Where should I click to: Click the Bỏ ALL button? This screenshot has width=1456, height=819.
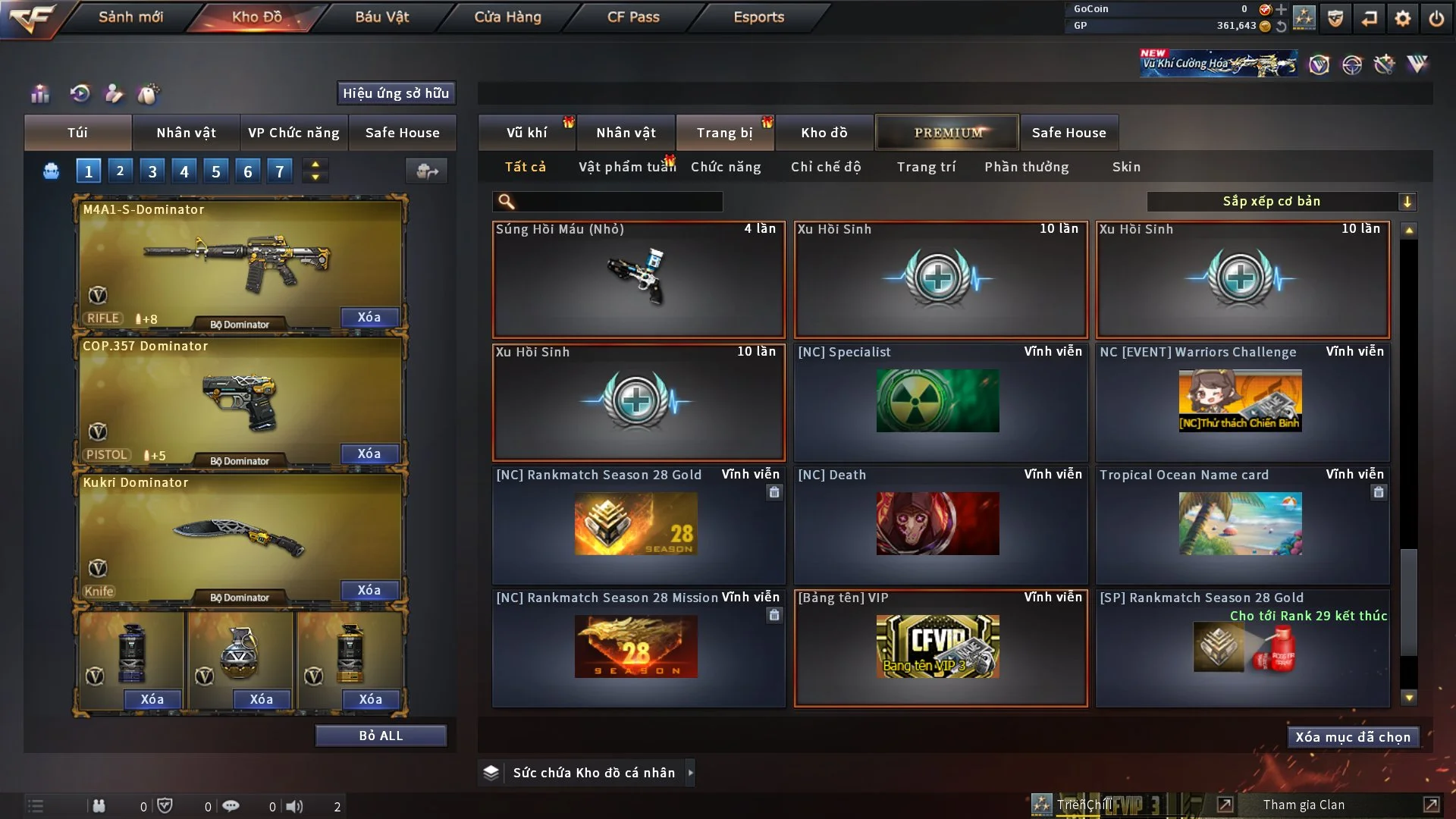click(x=381, y=736)
